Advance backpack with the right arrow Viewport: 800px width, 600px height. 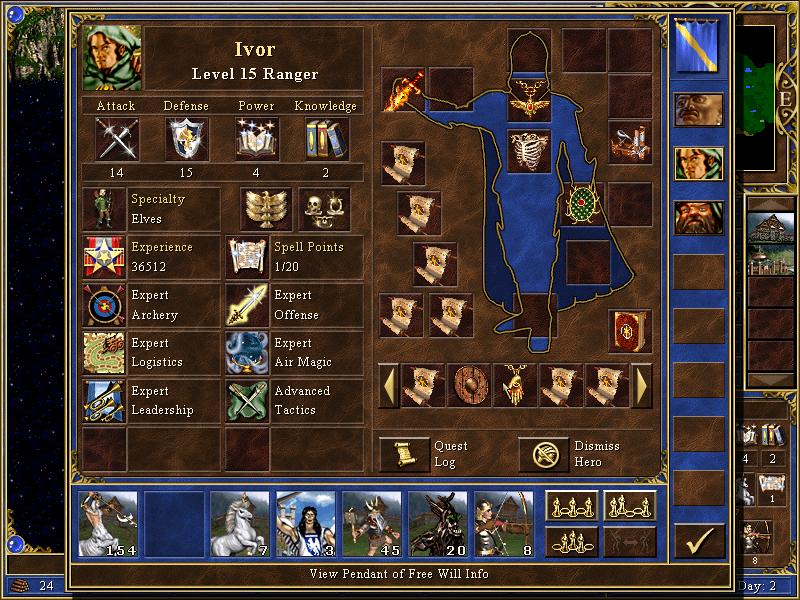coord(643,384)
